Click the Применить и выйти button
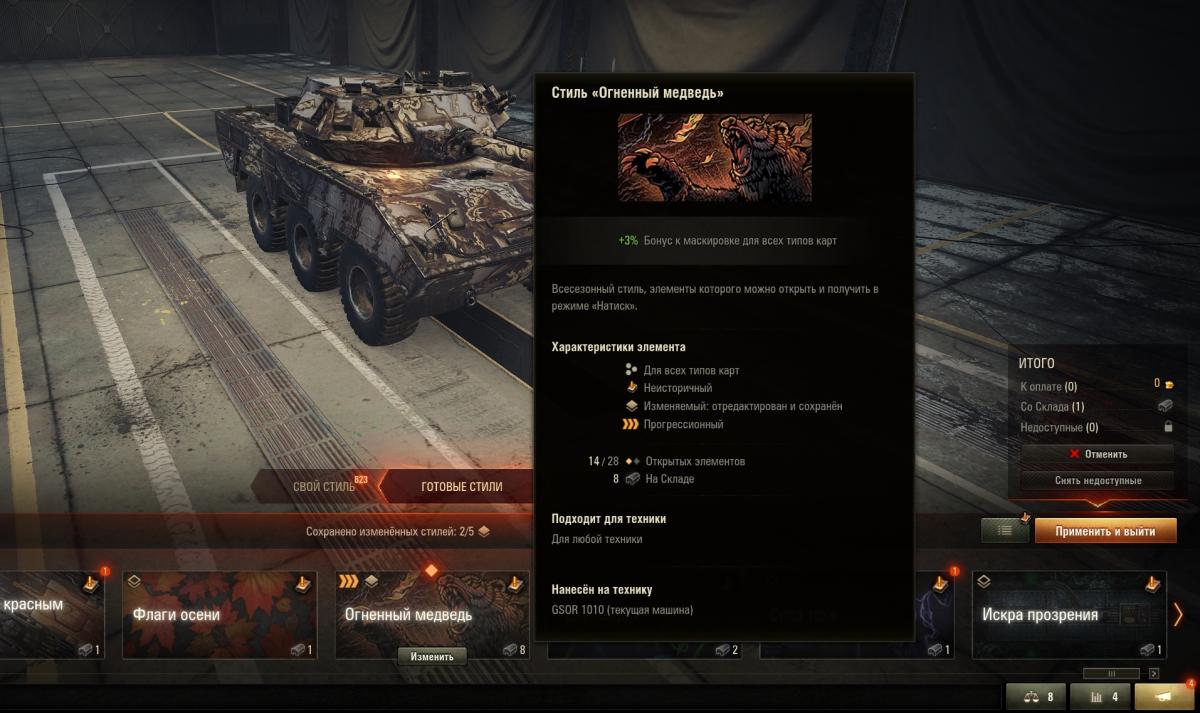 point(1105,531)
